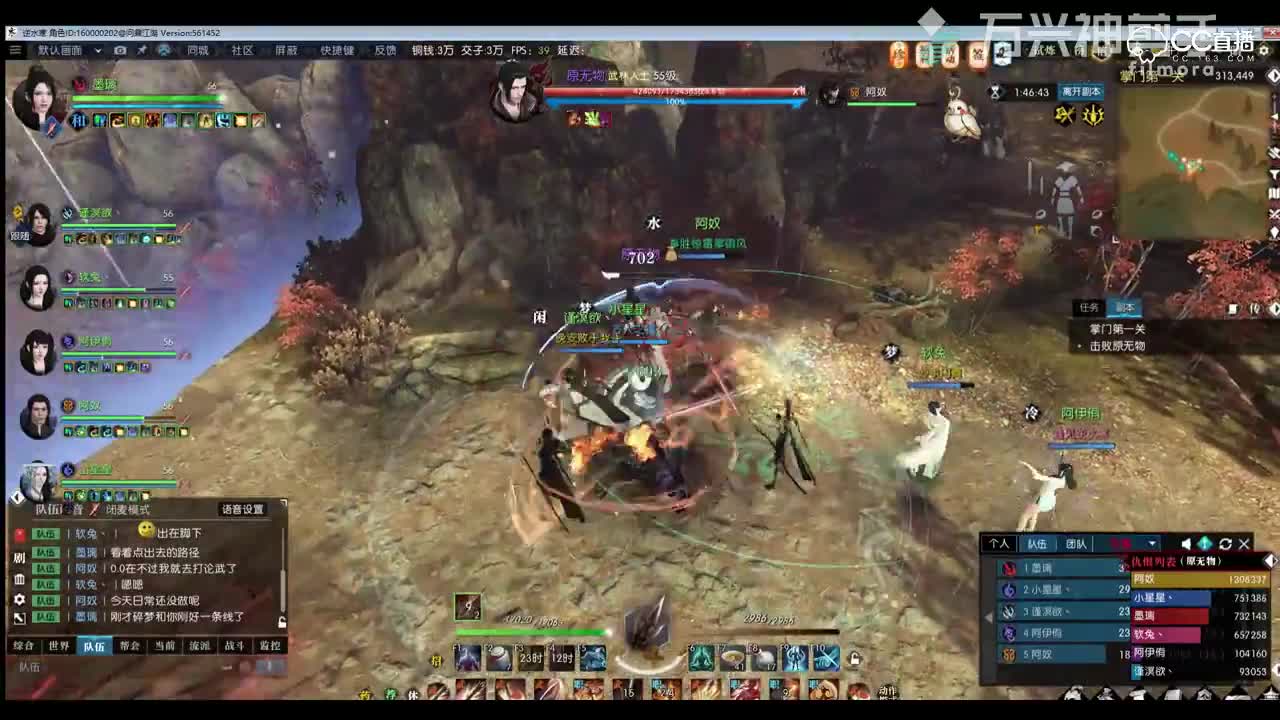Open the gear settings icon beside the chat window

tap(18, 599)
